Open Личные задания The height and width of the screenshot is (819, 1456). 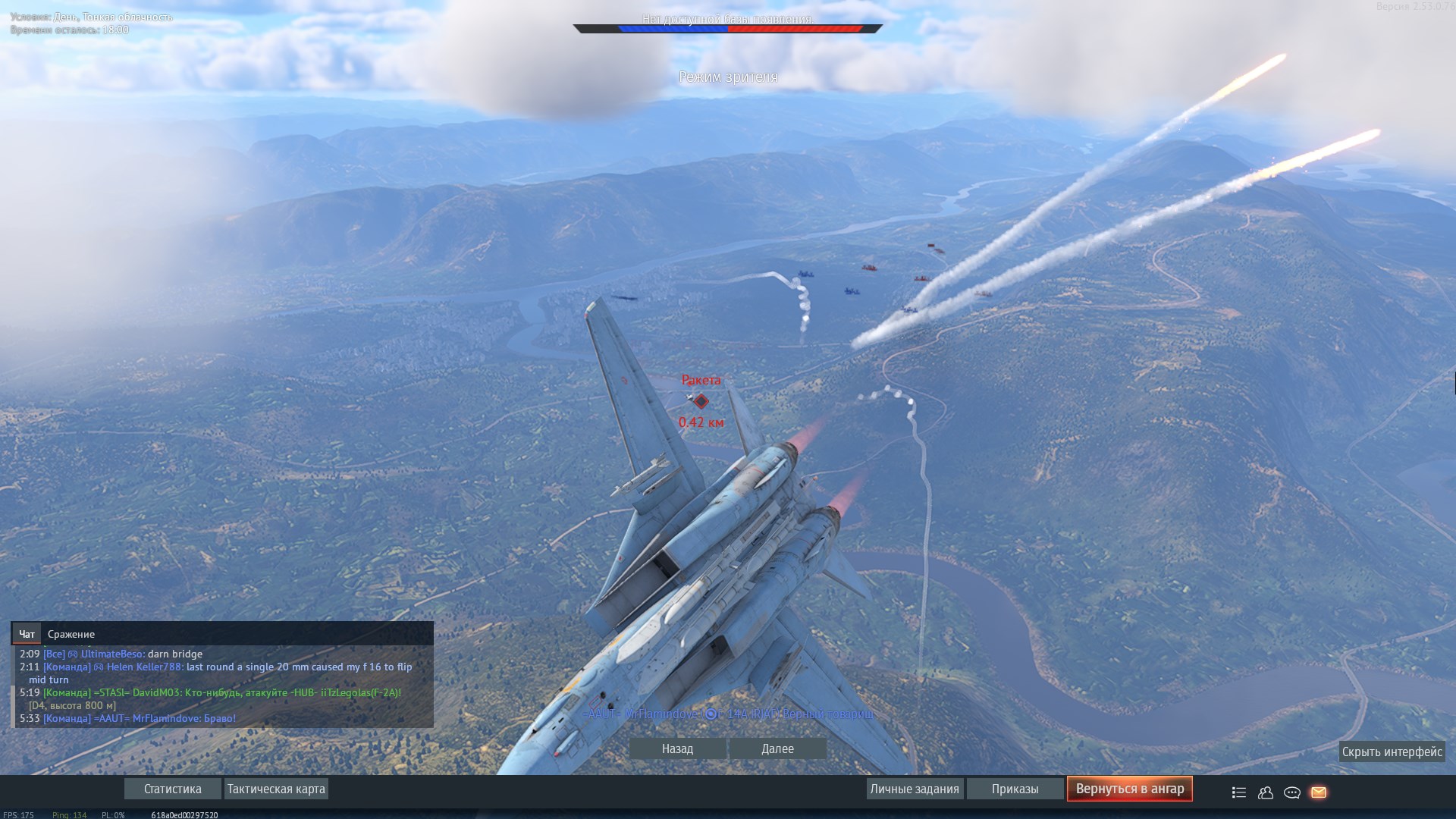click(x=915, y=789)
